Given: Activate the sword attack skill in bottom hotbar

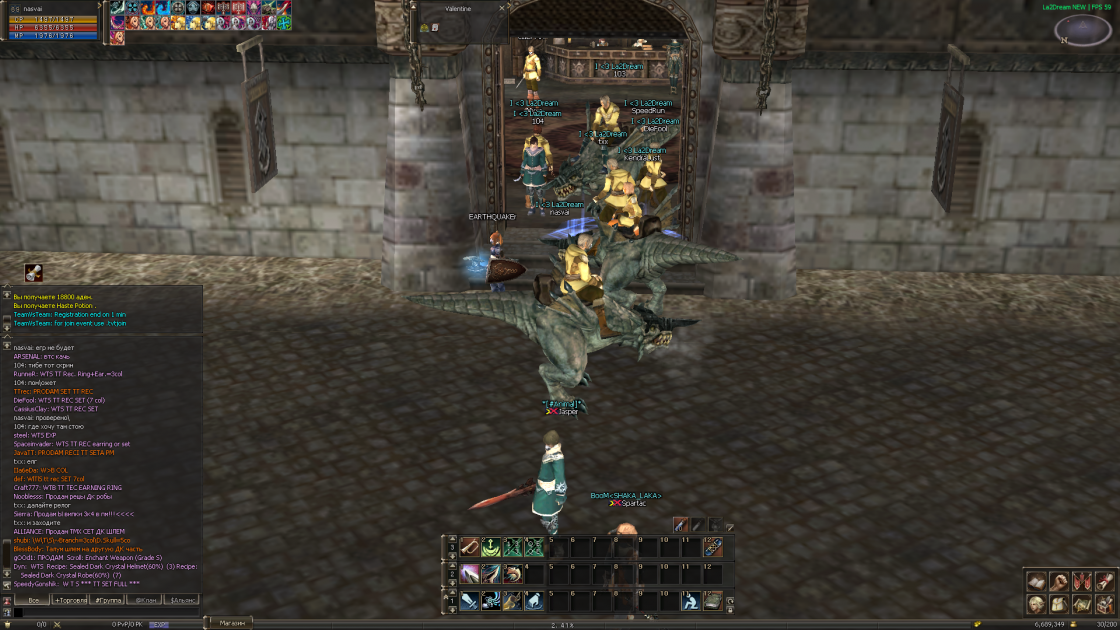Looking at the screenshot, I should (469, 601).
